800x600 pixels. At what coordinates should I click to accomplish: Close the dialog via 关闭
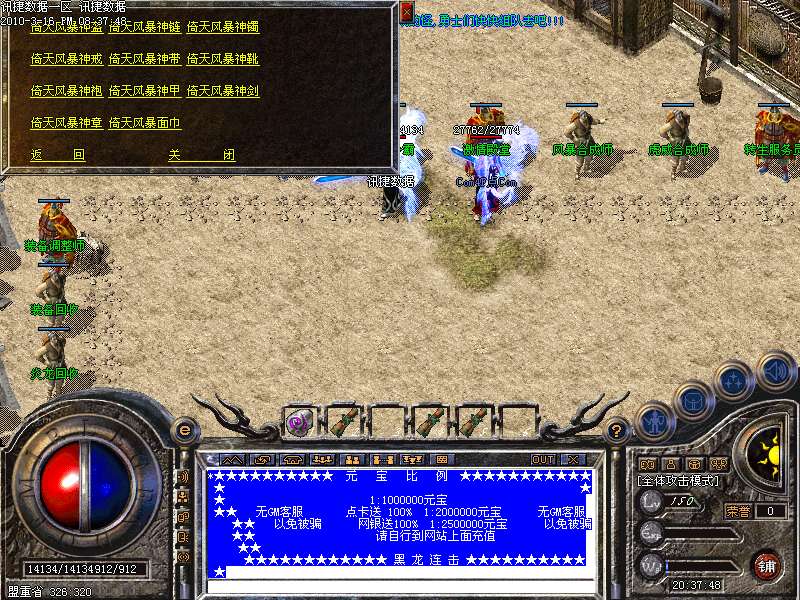point(201,155)
